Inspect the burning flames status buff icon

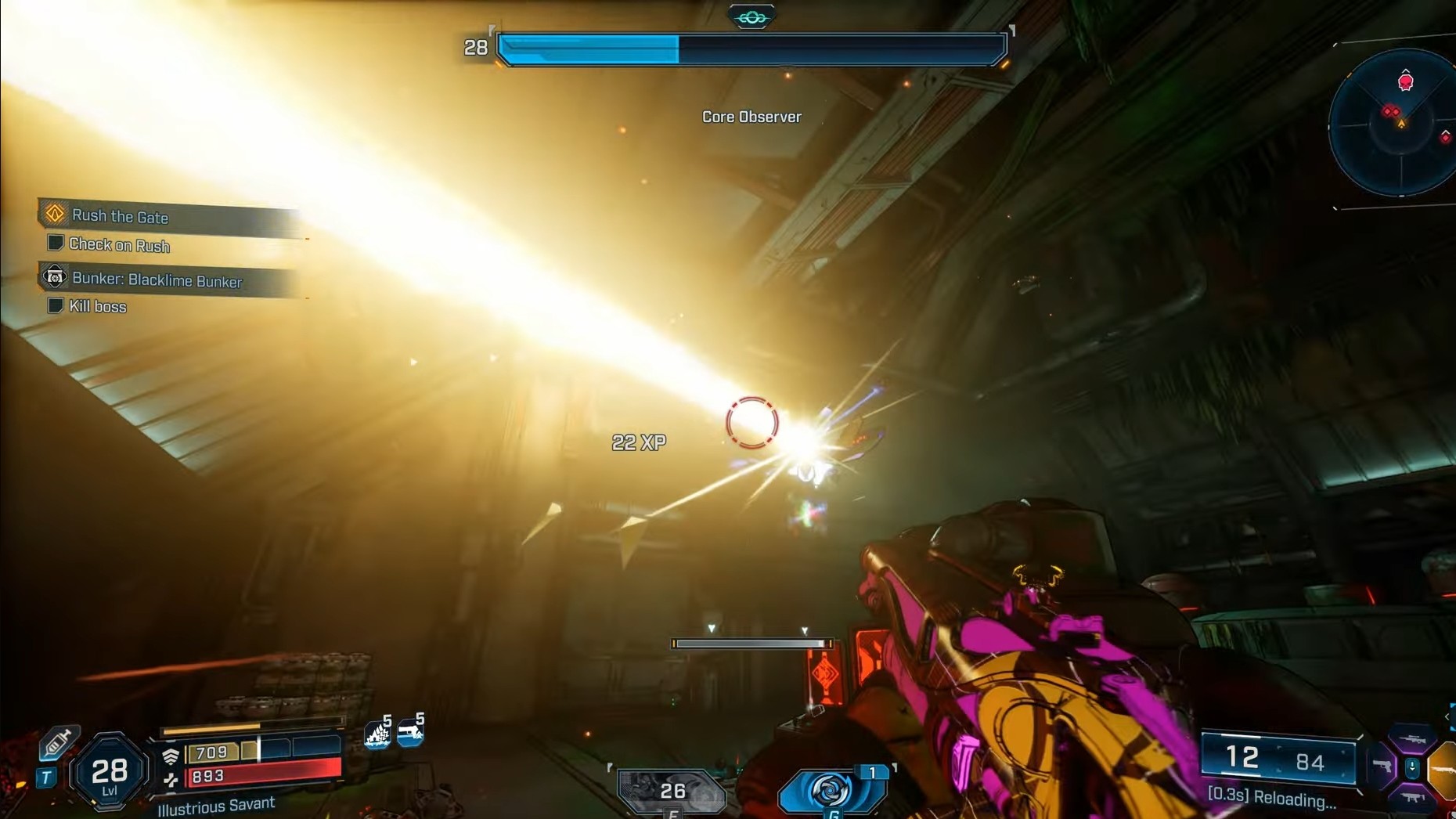click(378, 734)
